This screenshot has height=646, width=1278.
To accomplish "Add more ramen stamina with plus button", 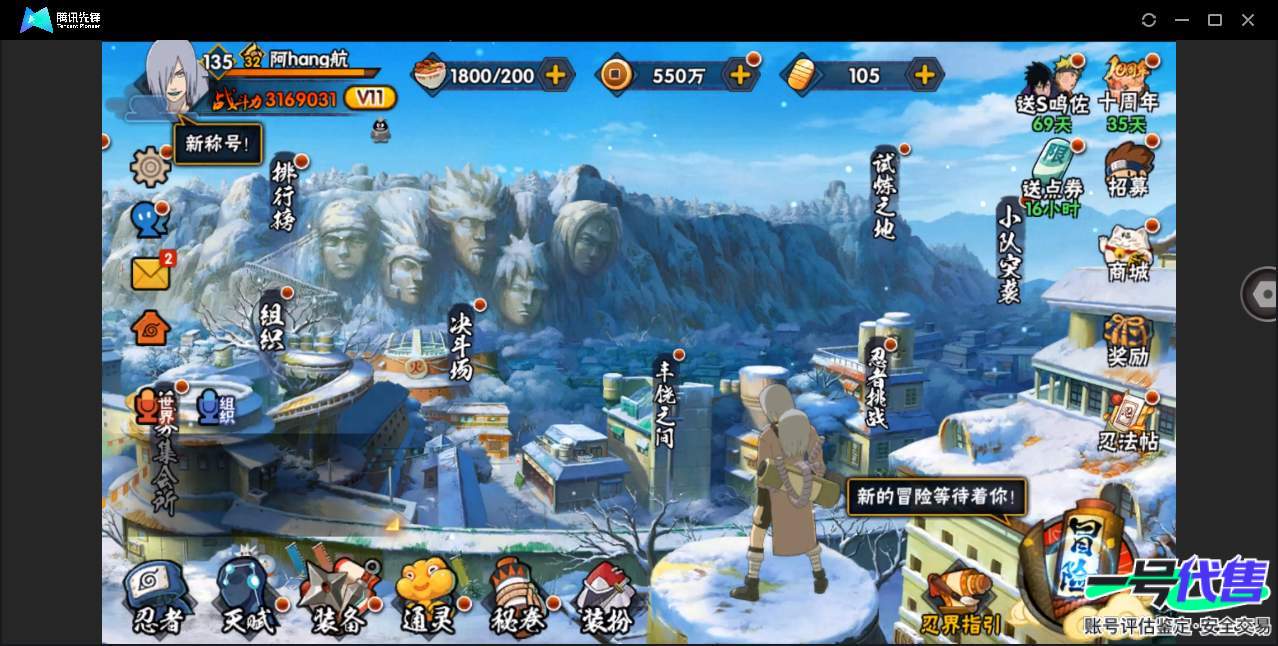I will click(555, 75).
